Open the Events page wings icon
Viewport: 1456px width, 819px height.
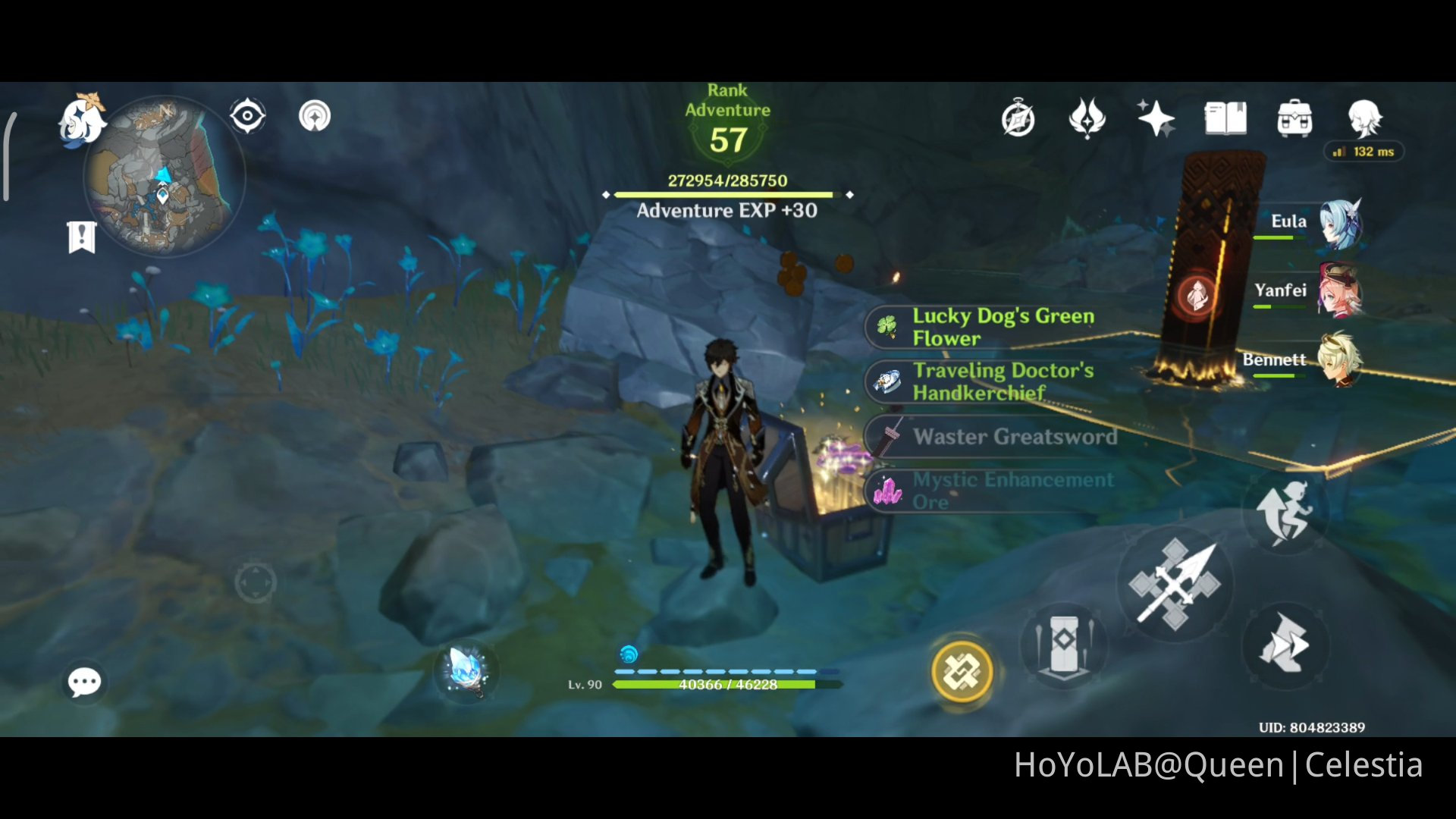pos(1089,119)
